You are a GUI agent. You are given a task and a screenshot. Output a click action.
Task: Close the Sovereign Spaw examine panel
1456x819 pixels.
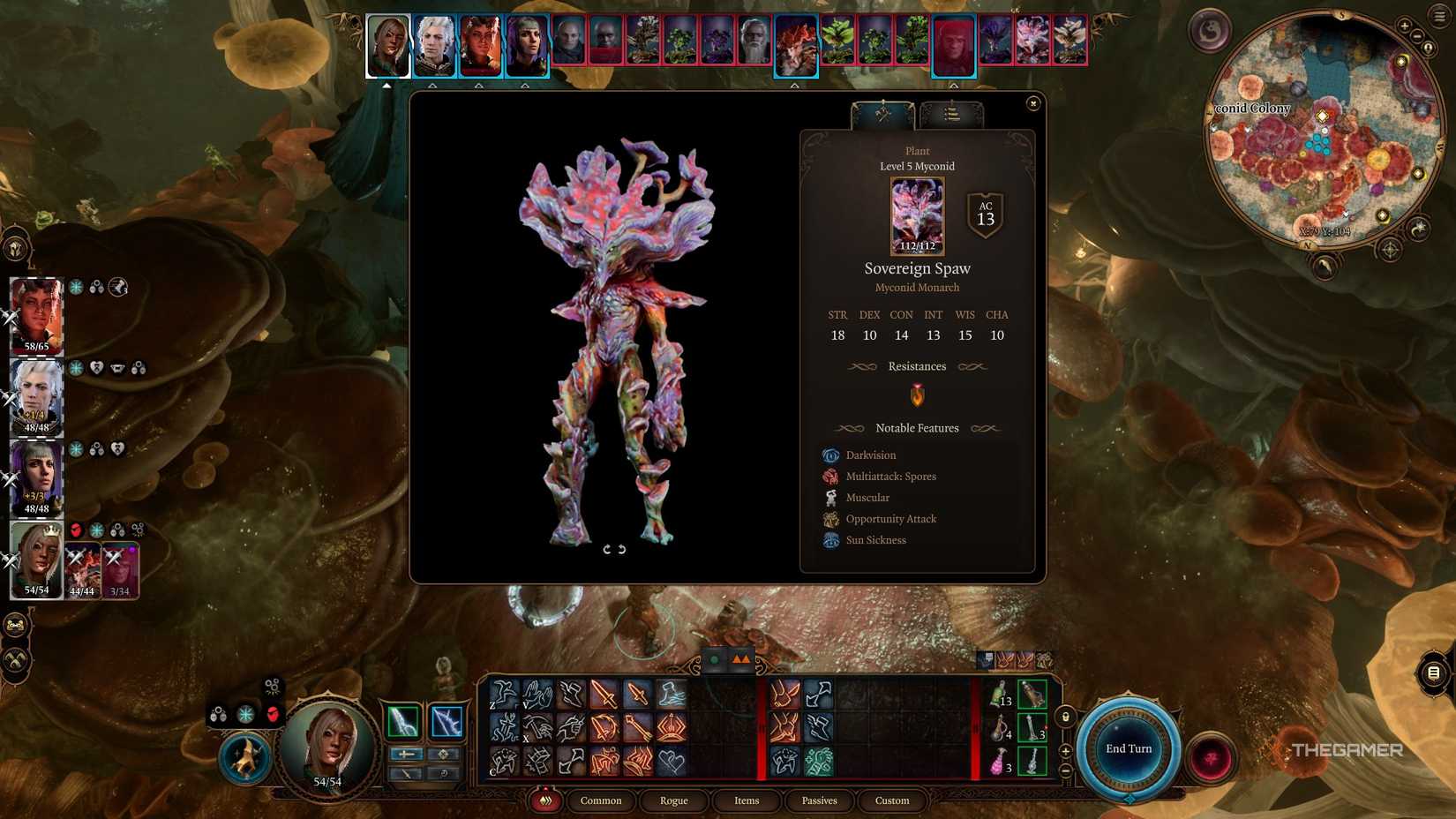(1032, 102)
